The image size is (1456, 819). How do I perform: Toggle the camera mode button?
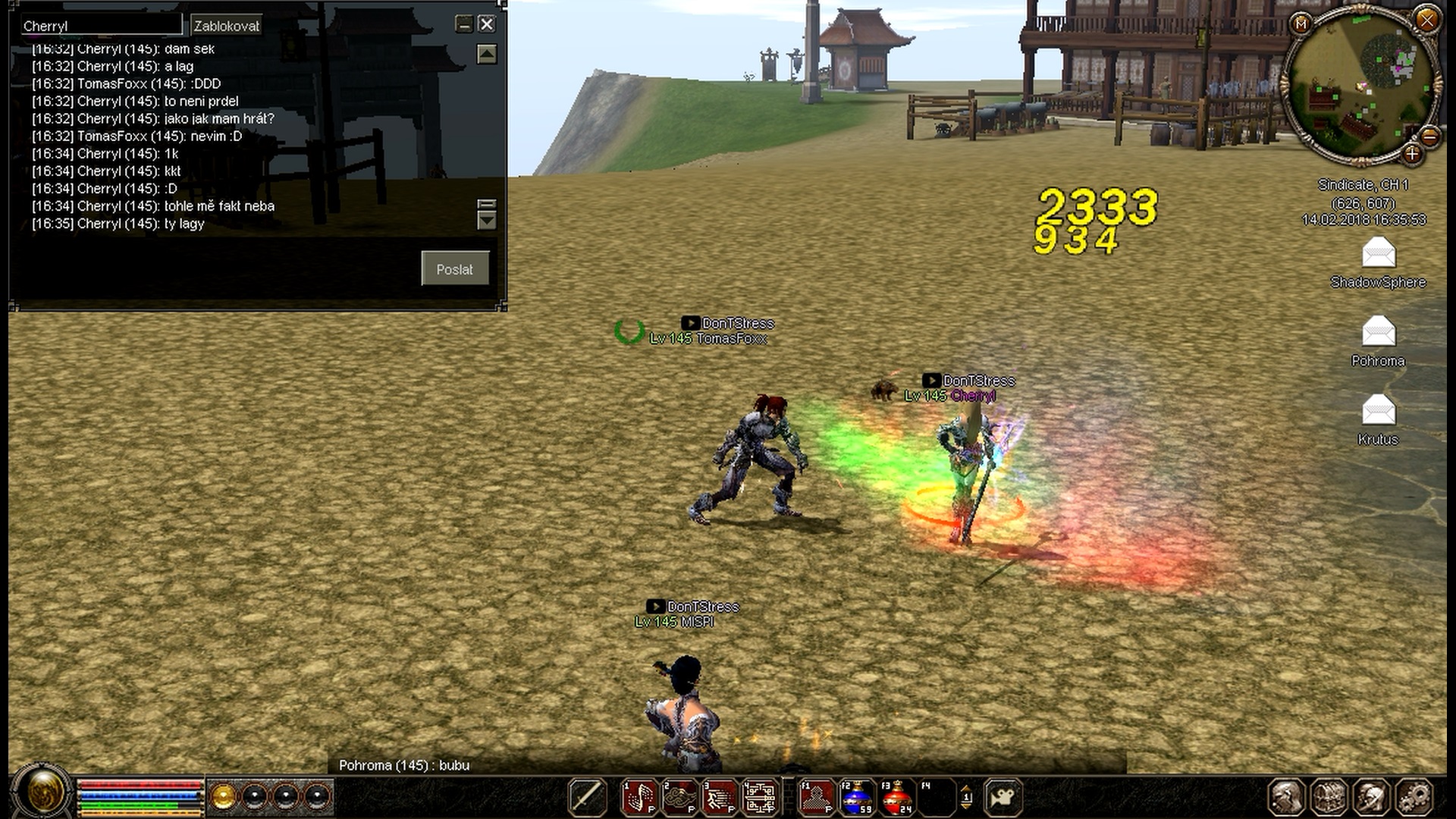[1003, 798]
